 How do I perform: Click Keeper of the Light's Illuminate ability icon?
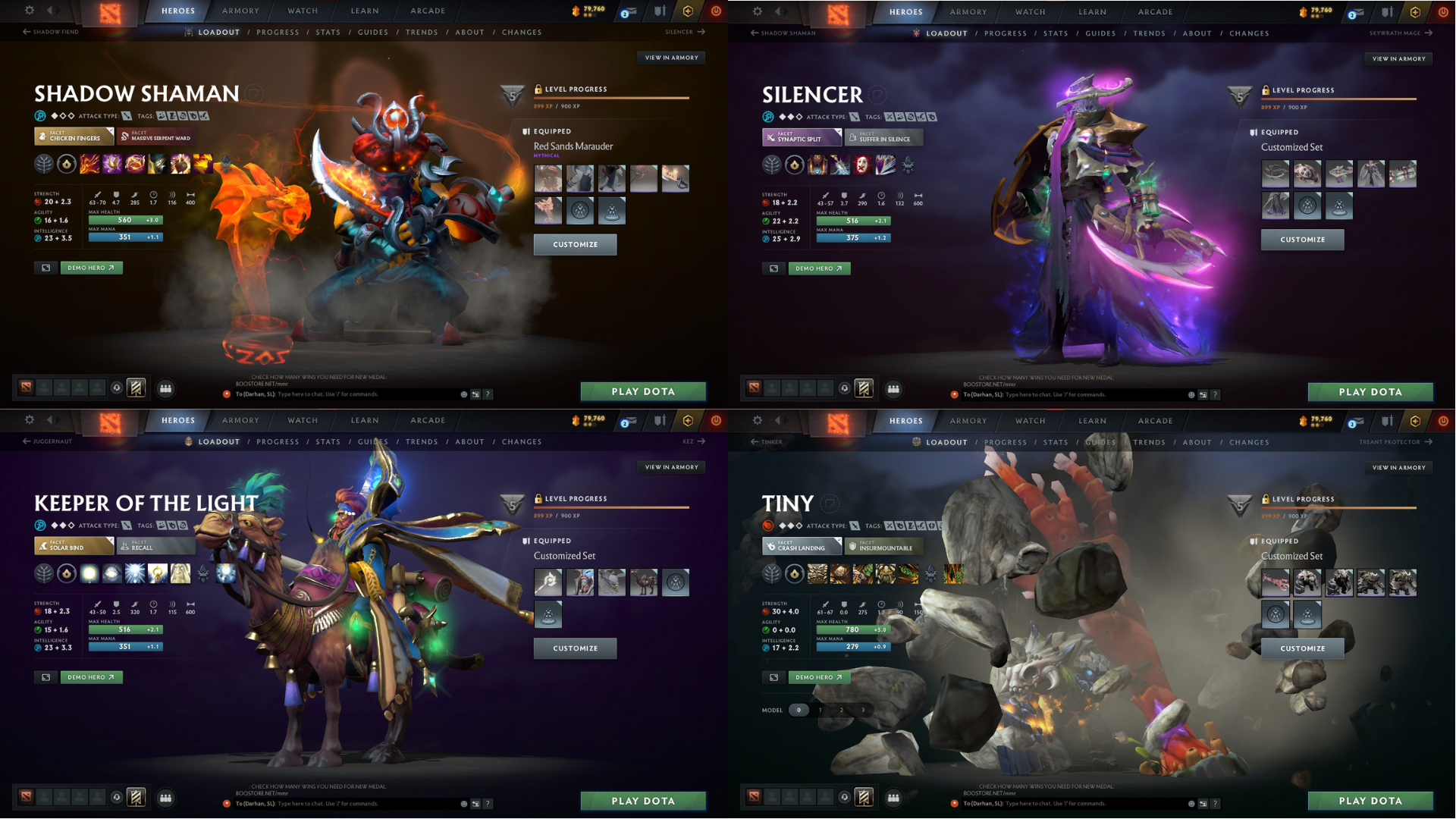89,573
